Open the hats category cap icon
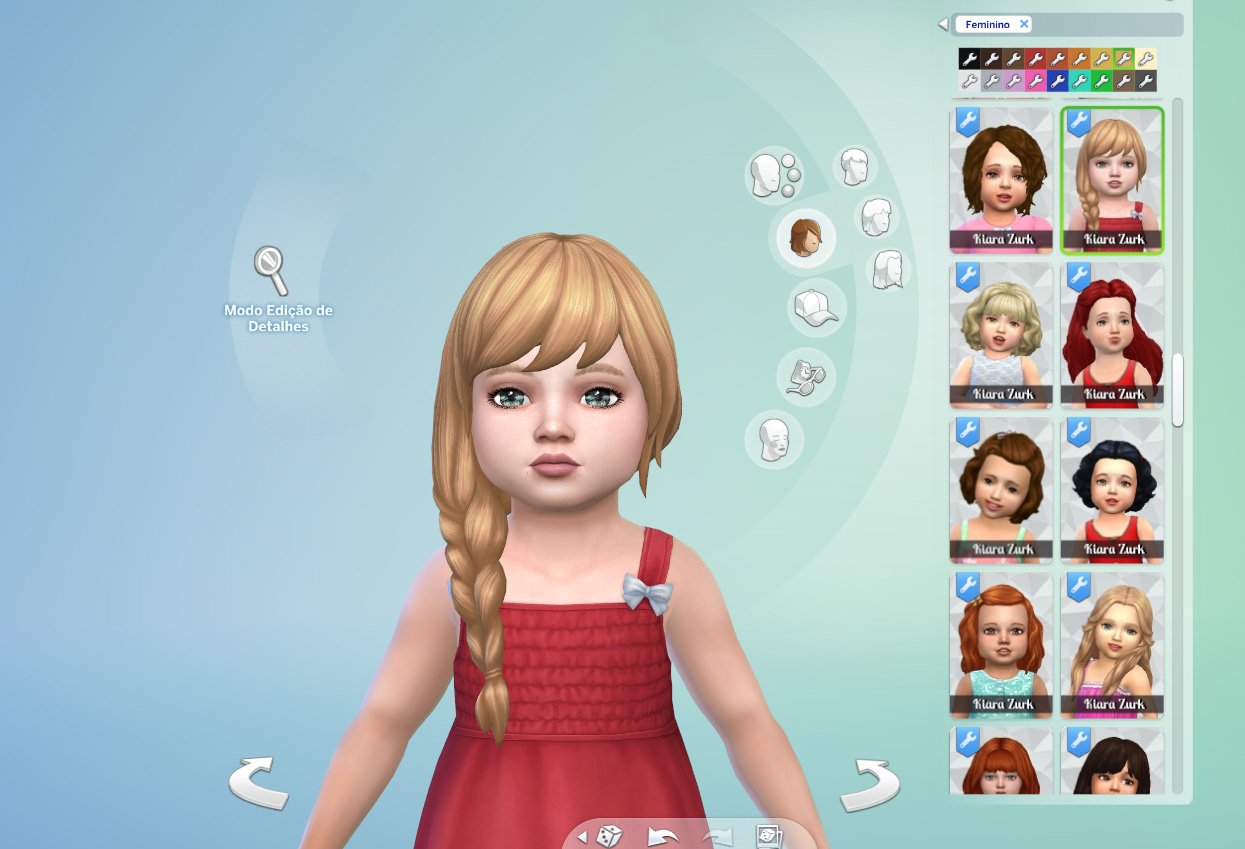Image resolution: width=1245 pixels, height=849 pixels. tap(815, 307)
